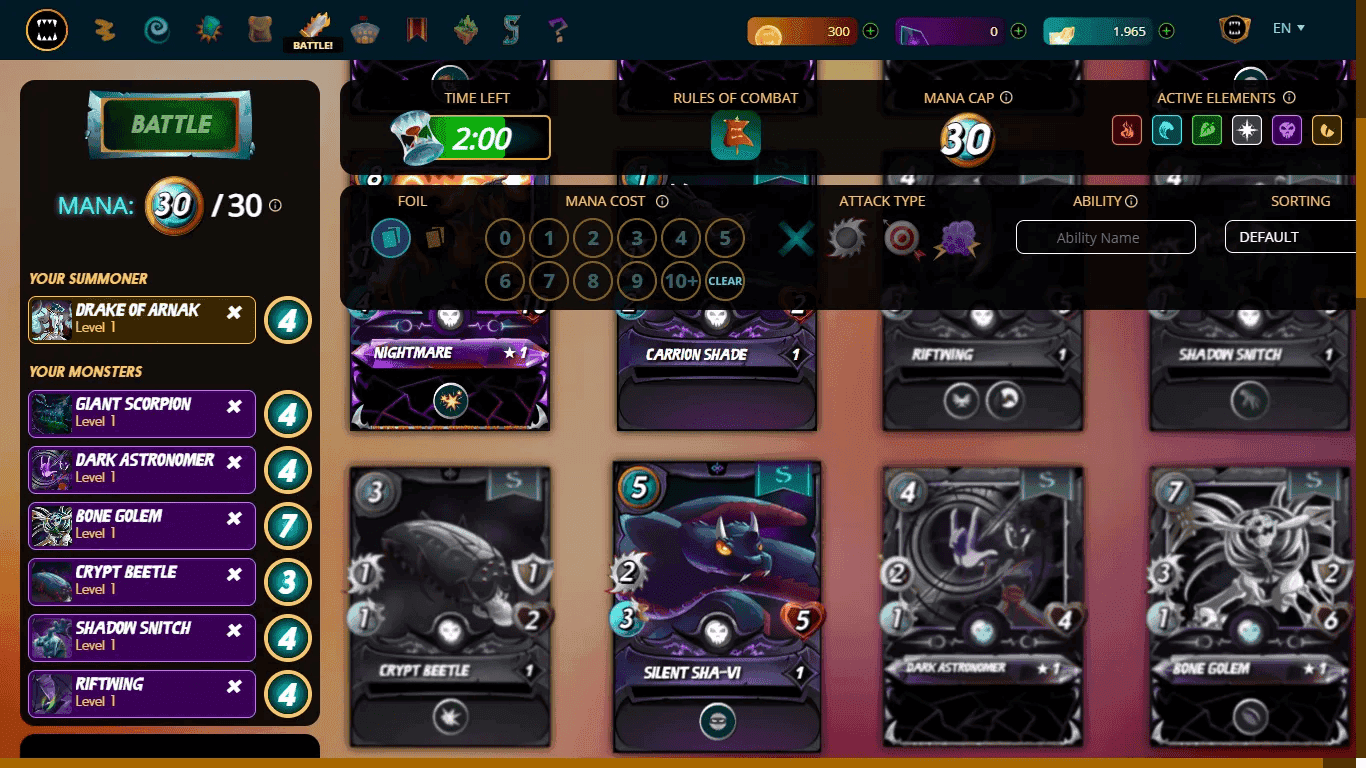Click the fire element icon under Active Elements
The image size is (1366, 768).
(1127, 130)
